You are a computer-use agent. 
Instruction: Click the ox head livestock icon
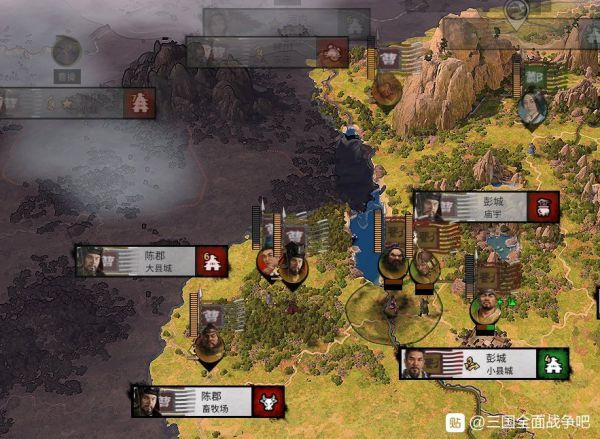pos(269,401)
